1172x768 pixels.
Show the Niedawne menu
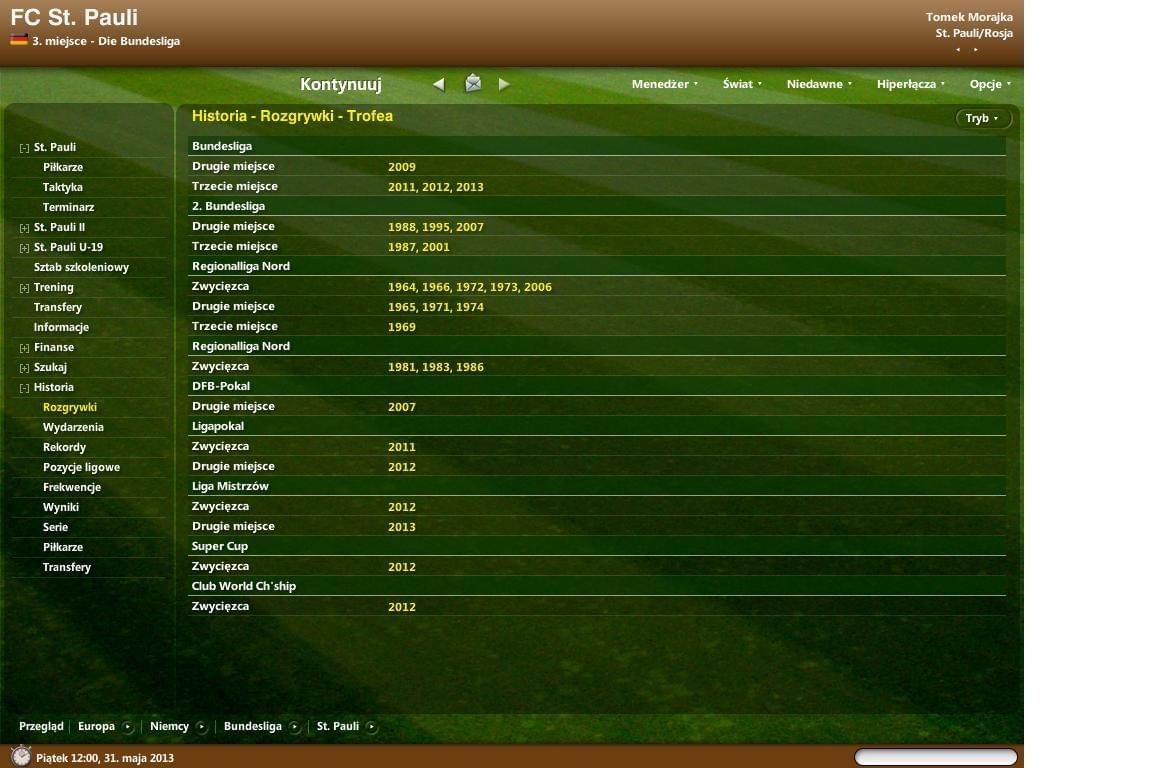point(819,85)
